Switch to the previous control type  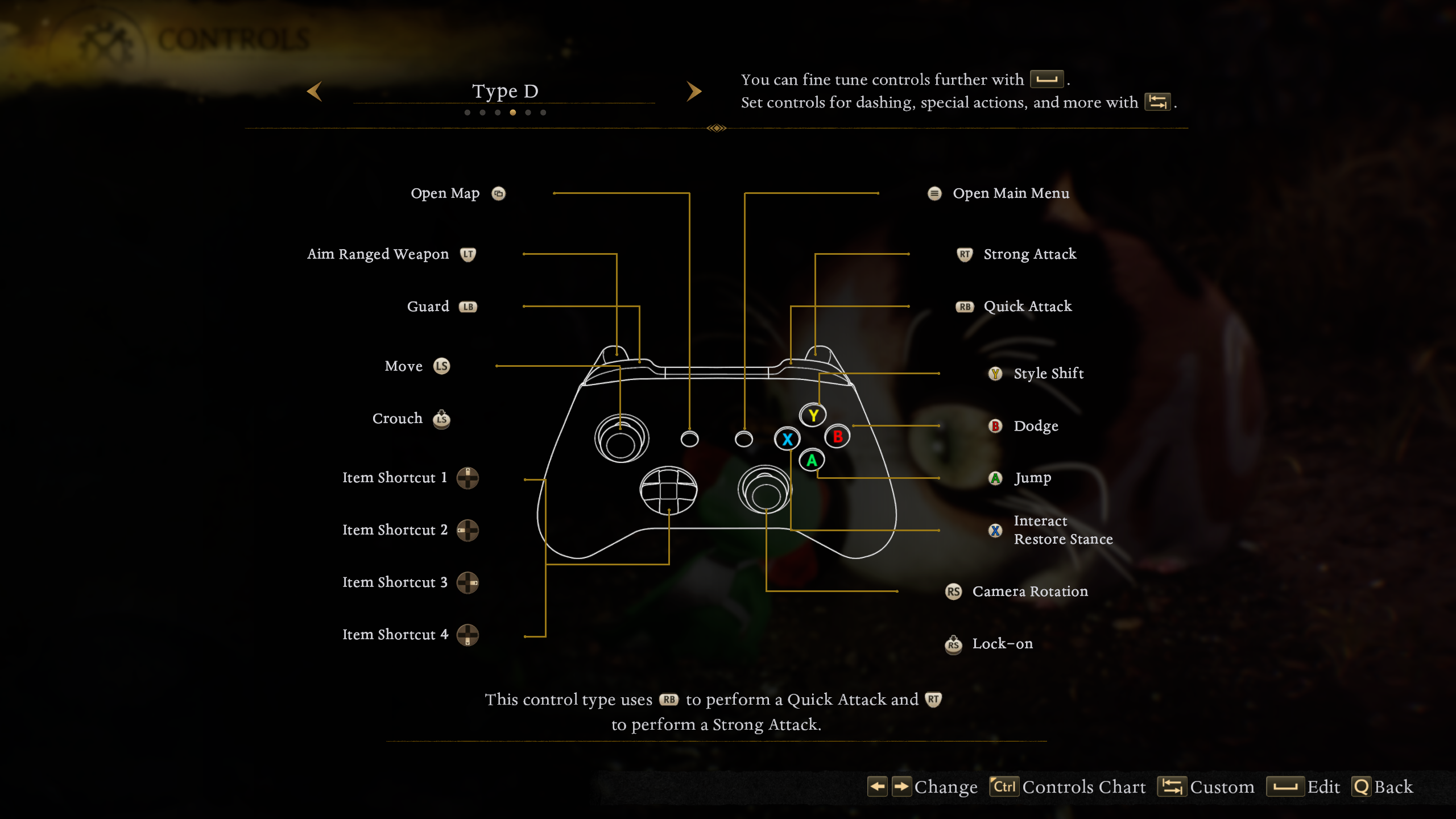(315, 92)
